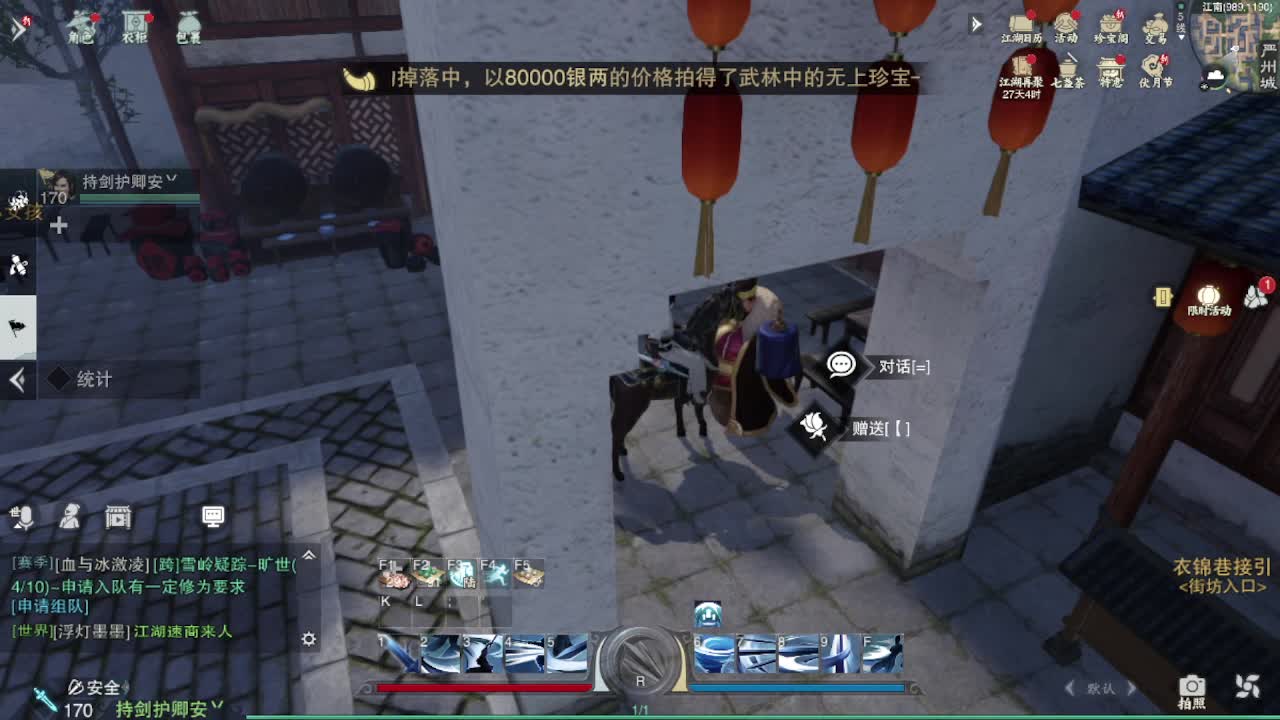Open the 特惠 special offers shop
Image resolution: width=1280 pixels, height=720 pixels.
click(1111, 68)
